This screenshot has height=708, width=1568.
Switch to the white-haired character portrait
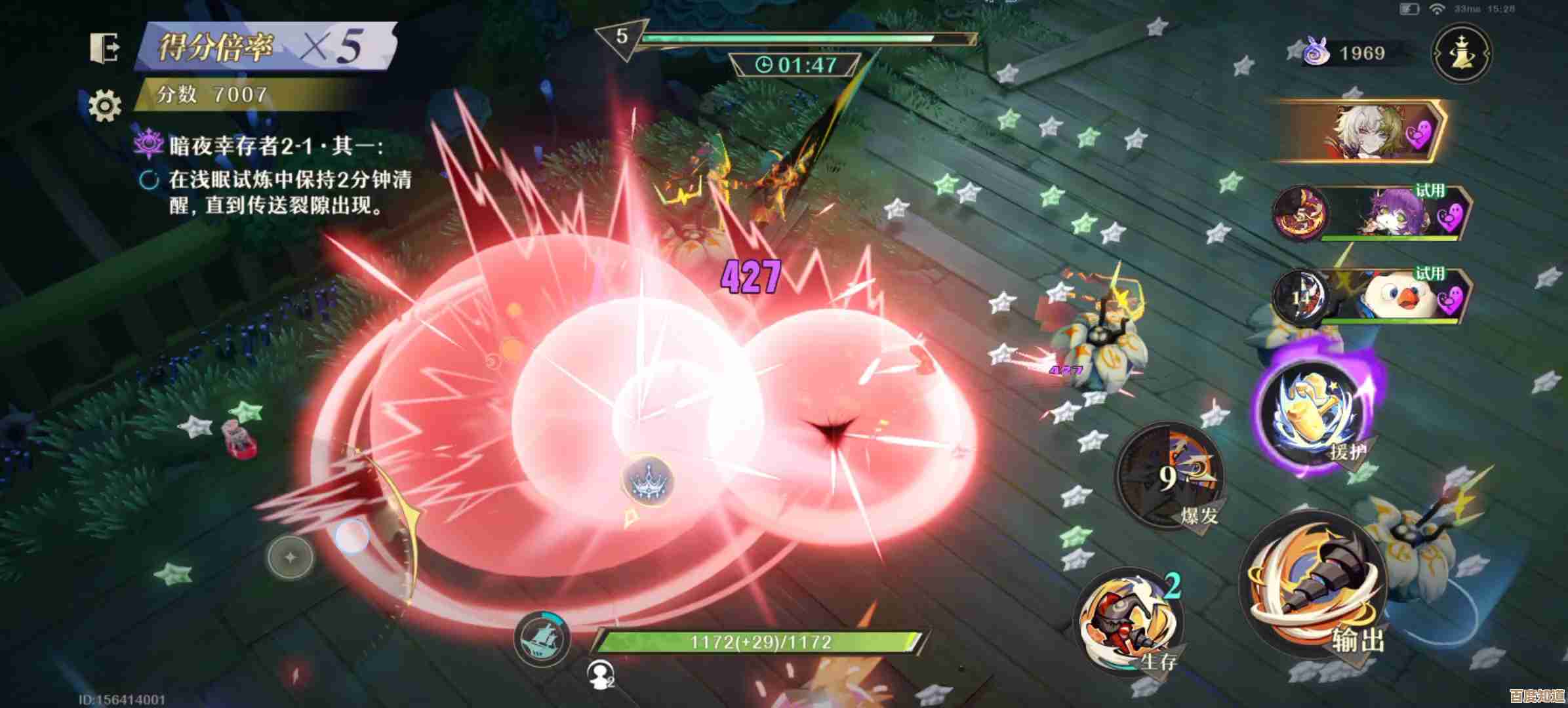[1361, 132]
